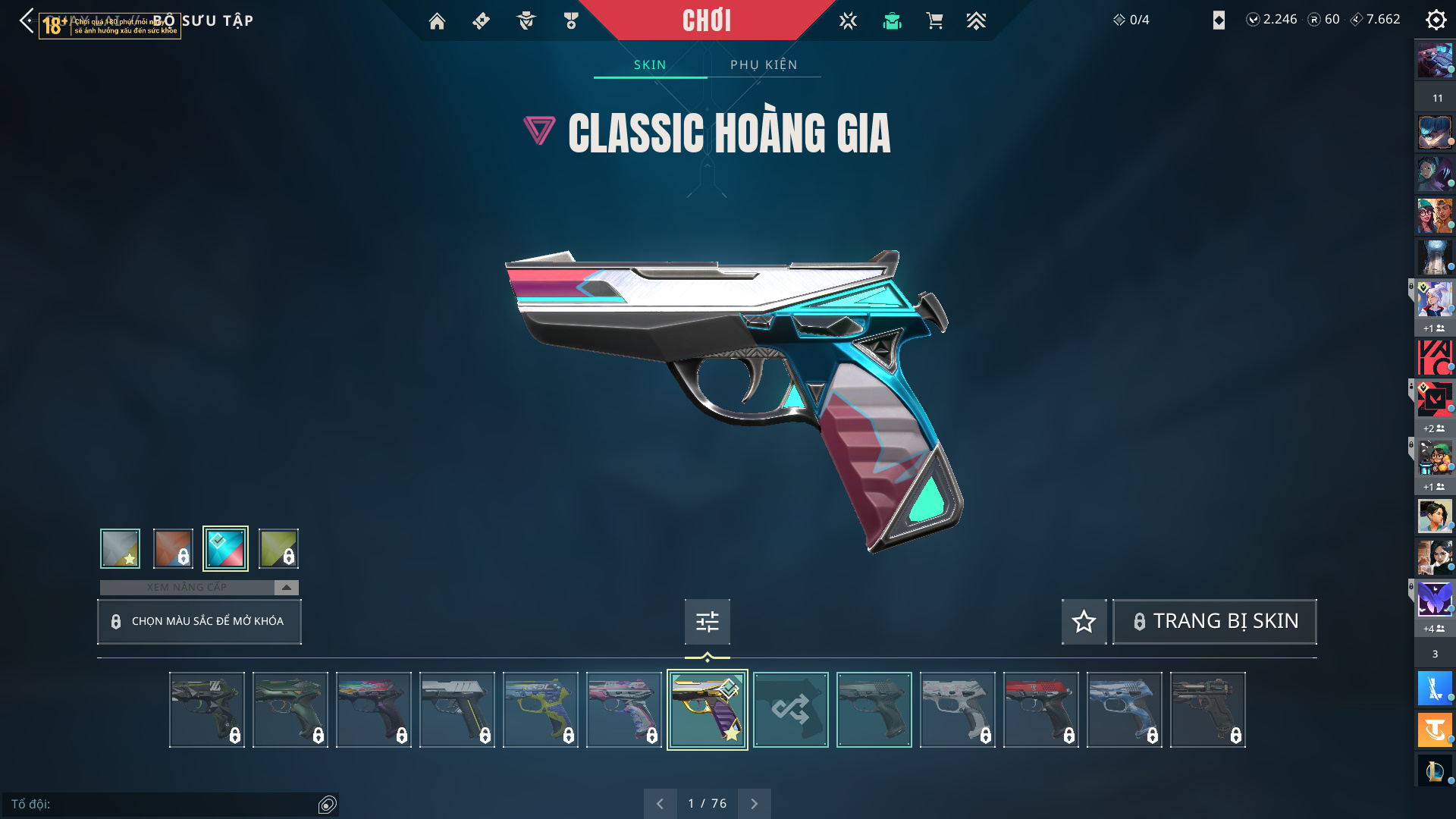Select the locked olive green color variant
The height and width of the screenshot is (819, 1456).
tap(278, 548)
